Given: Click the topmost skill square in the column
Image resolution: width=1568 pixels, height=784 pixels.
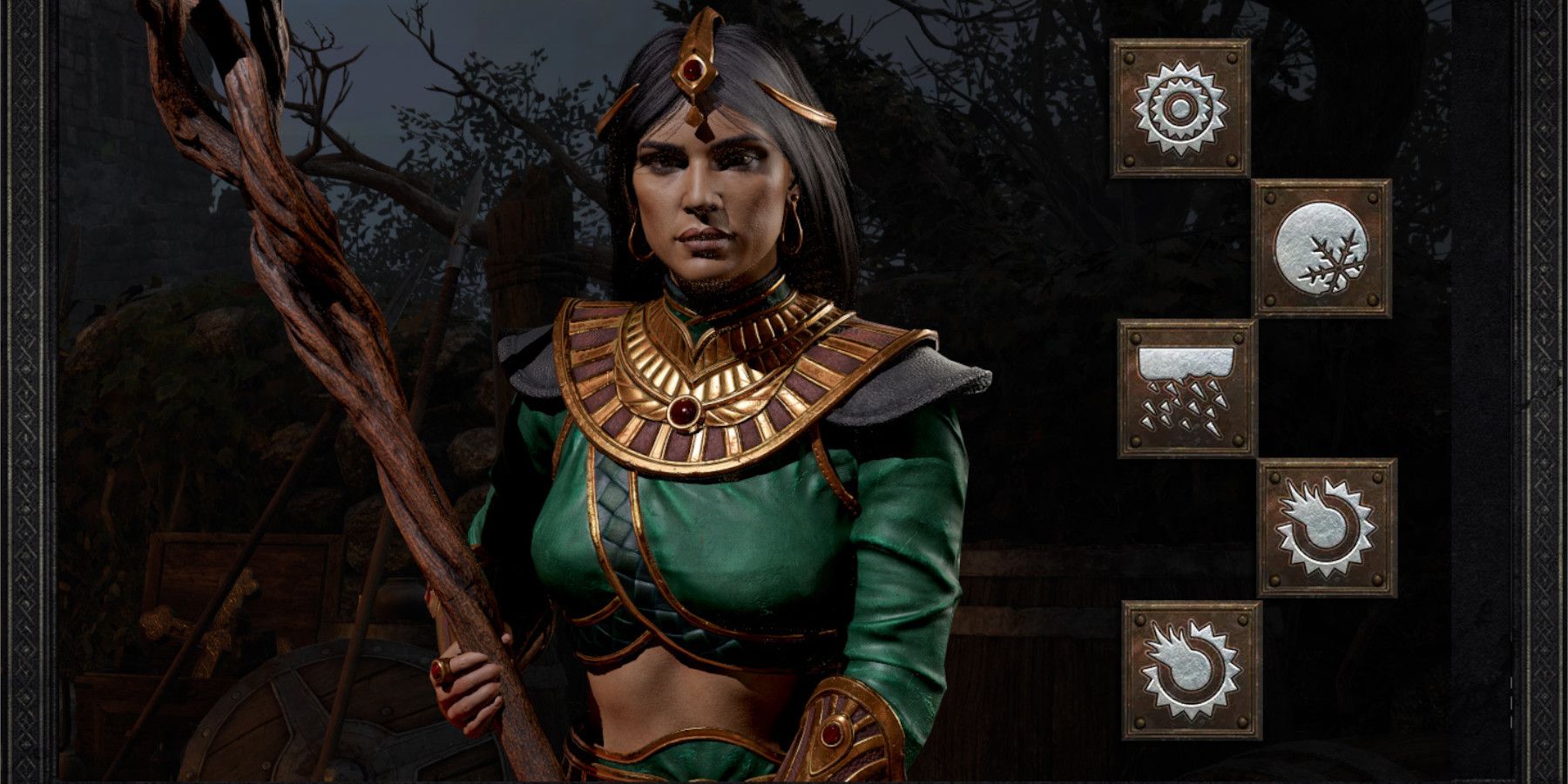Looking at the screenshot, I should pos(1179,105).
